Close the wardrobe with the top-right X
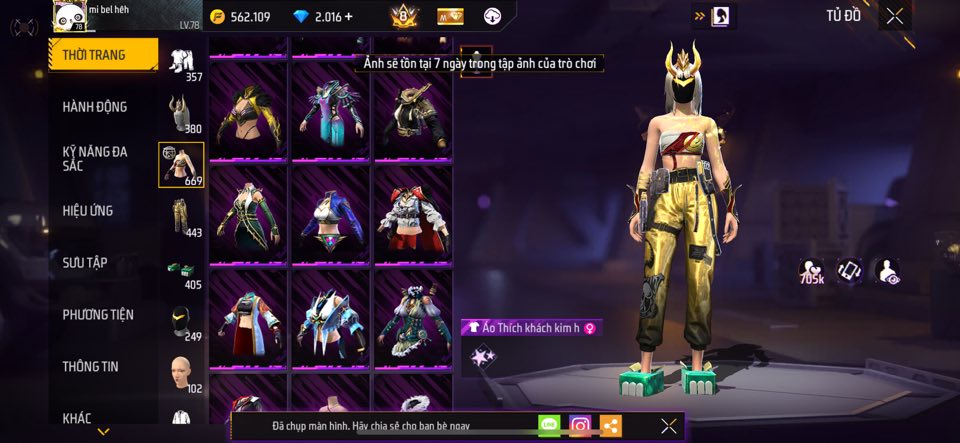The width and height of the screenshot is (960, 443). (894, 16)
